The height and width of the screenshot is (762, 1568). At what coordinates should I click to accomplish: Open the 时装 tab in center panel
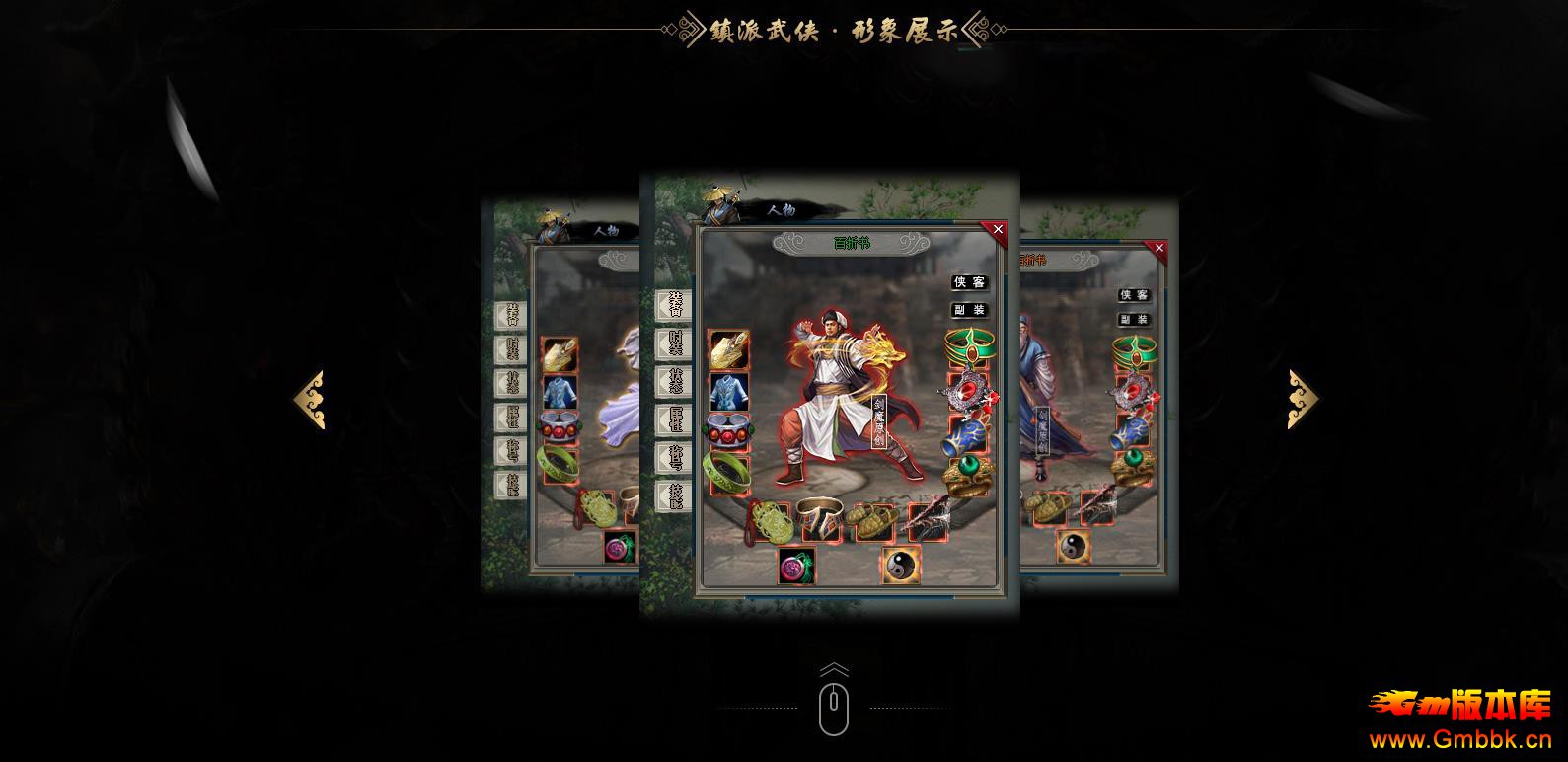click(x=676, y=343)
